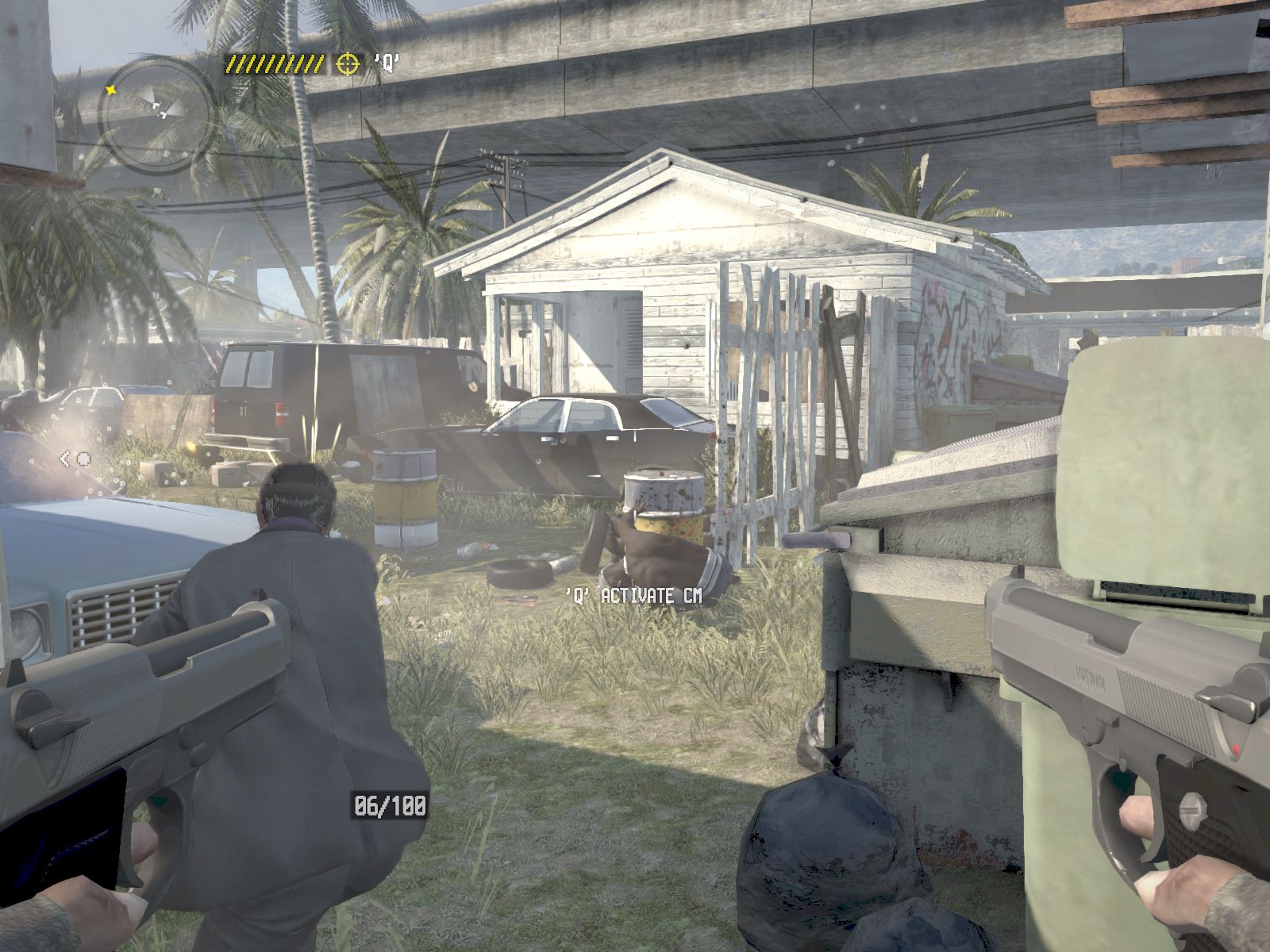Screen dimensions: 1270x952
Task: Click the circular minimap radar
Action: click(x=157, y=113)
